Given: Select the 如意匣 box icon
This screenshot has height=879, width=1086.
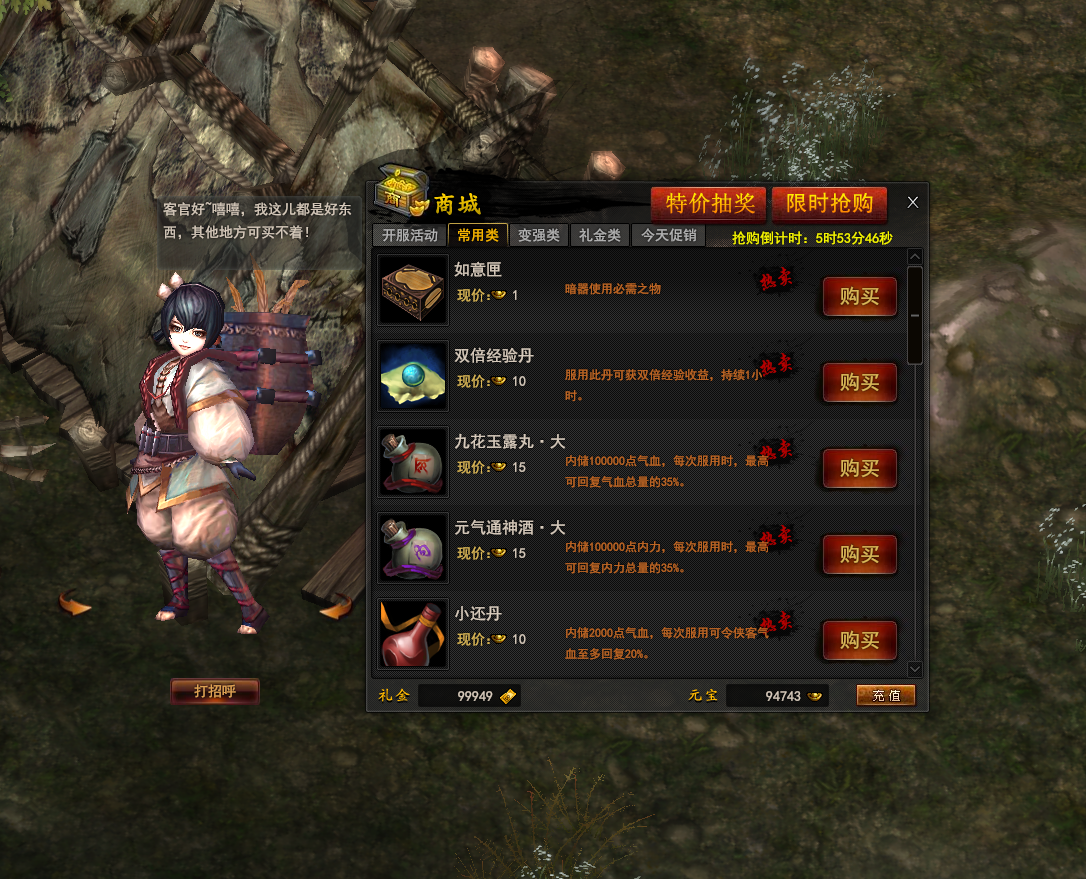Looking at the screenshot, I should tap(413, 290).
